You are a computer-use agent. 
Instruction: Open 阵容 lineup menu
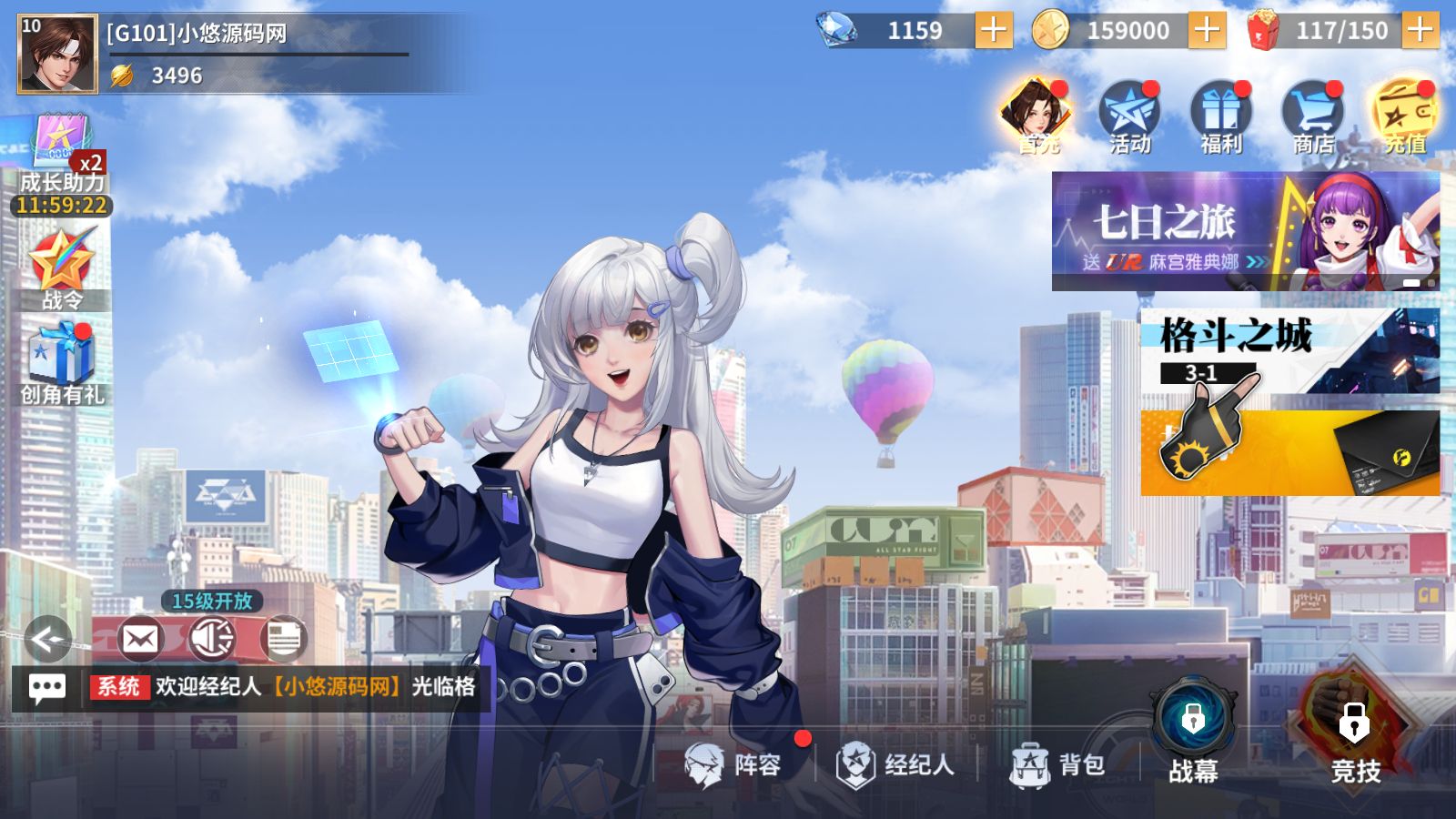[735, 764]
